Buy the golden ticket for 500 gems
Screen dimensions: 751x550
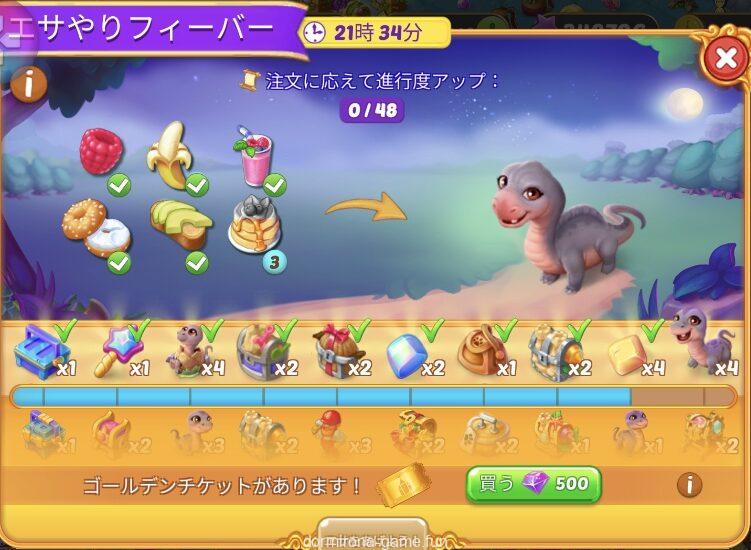533,484
